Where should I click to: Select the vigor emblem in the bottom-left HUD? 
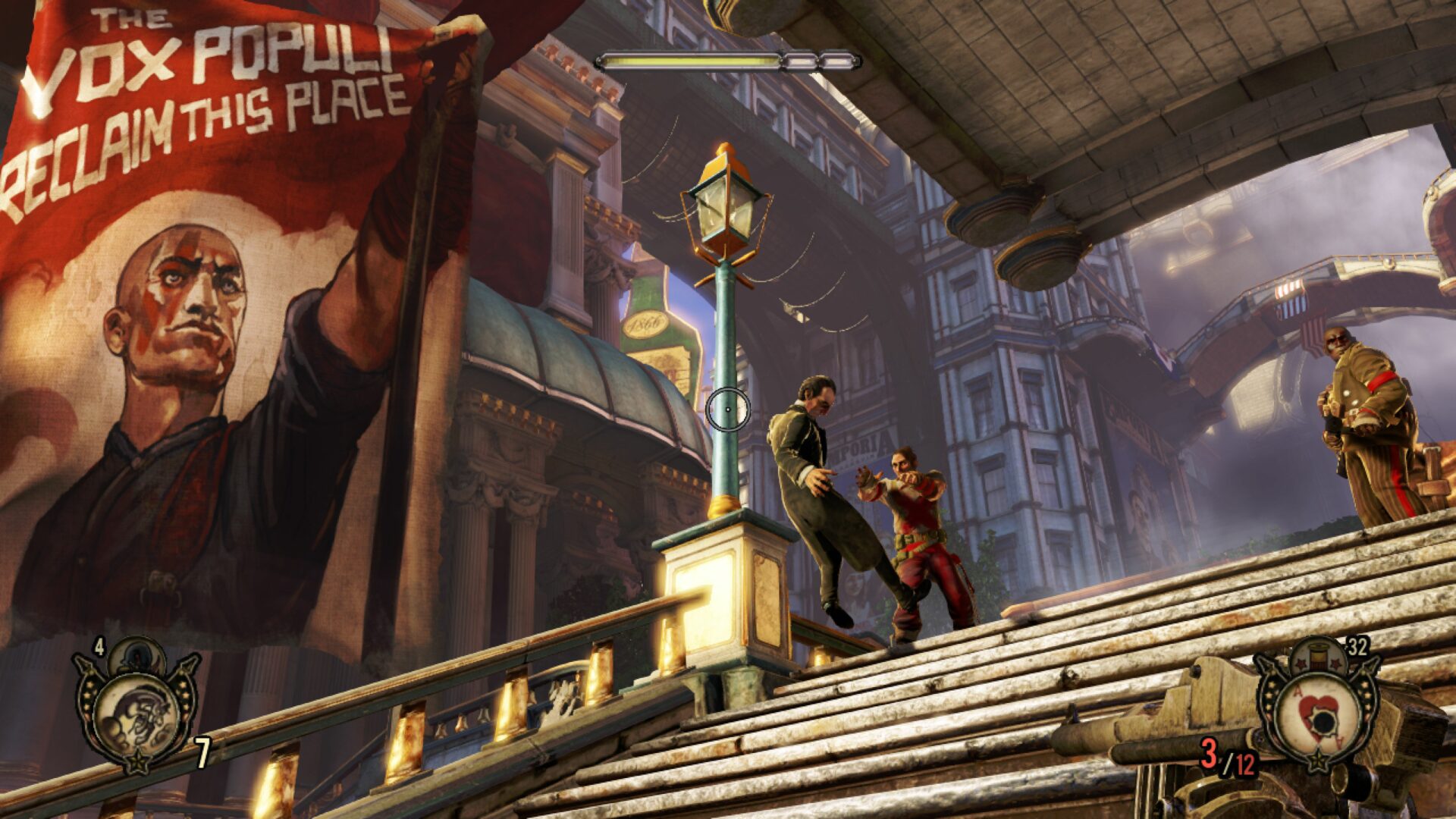pyautogui.click(x=136, y=712)
